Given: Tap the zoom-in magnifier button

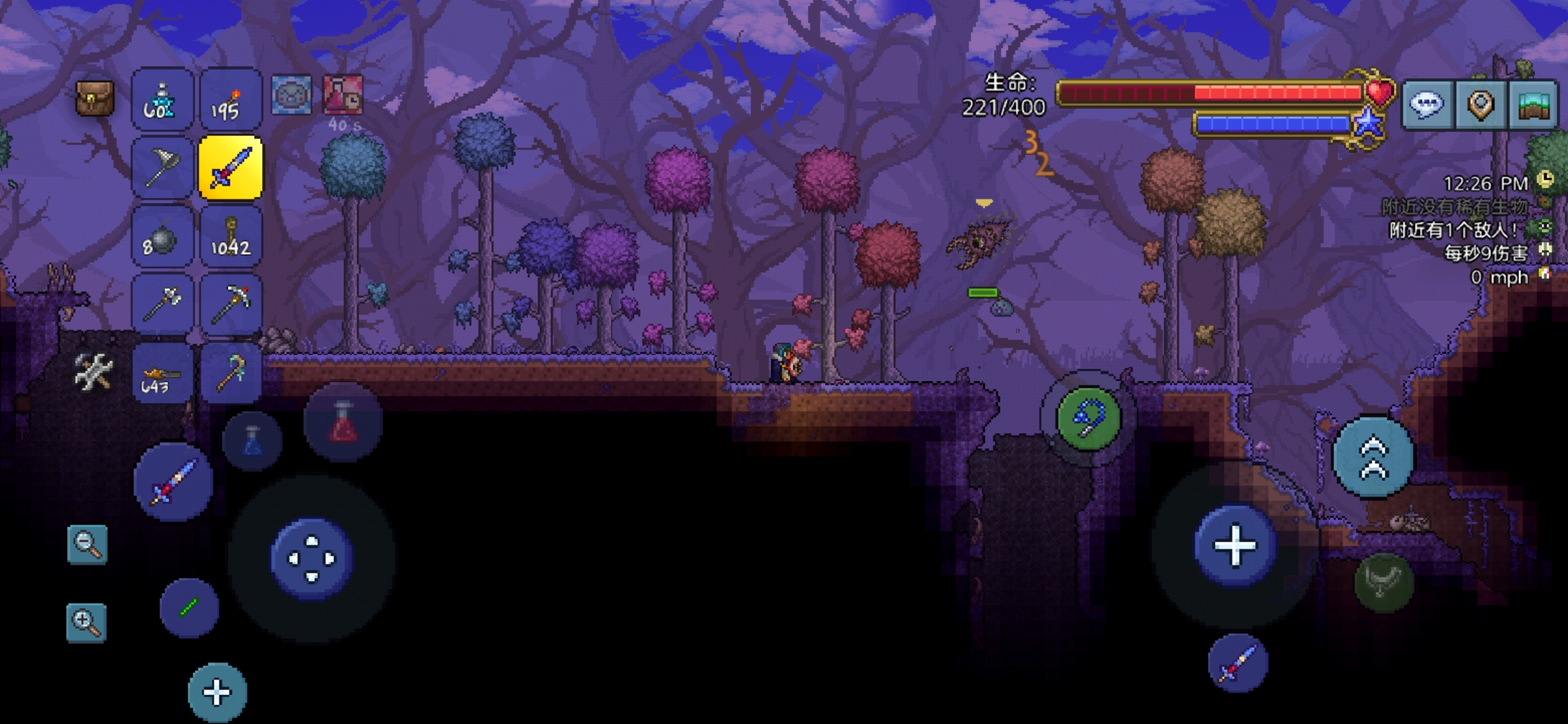Looking at the screenshot, I should pyautogui.click(x=86, y=622).
